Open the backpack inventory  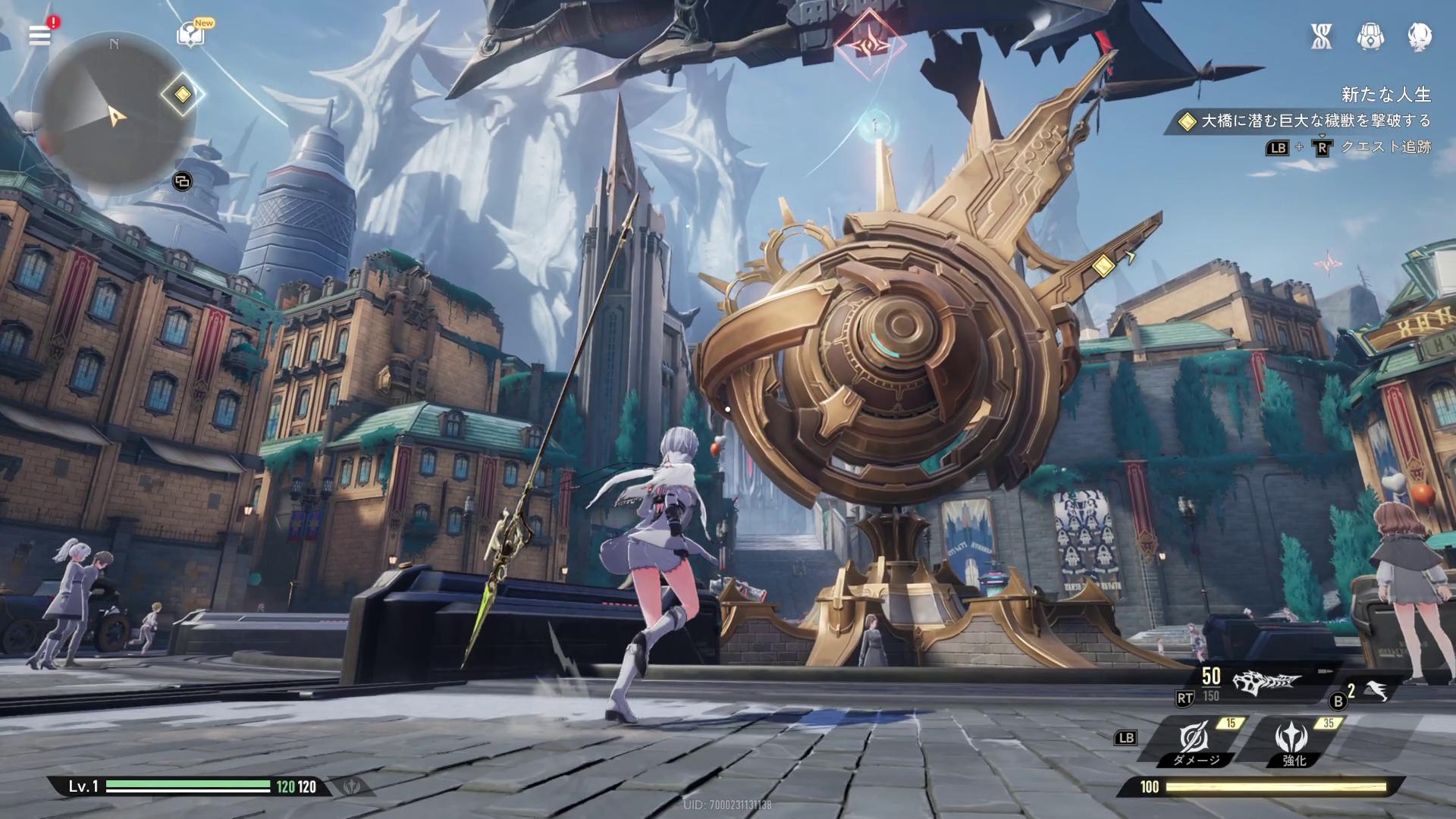point(1370,36)
